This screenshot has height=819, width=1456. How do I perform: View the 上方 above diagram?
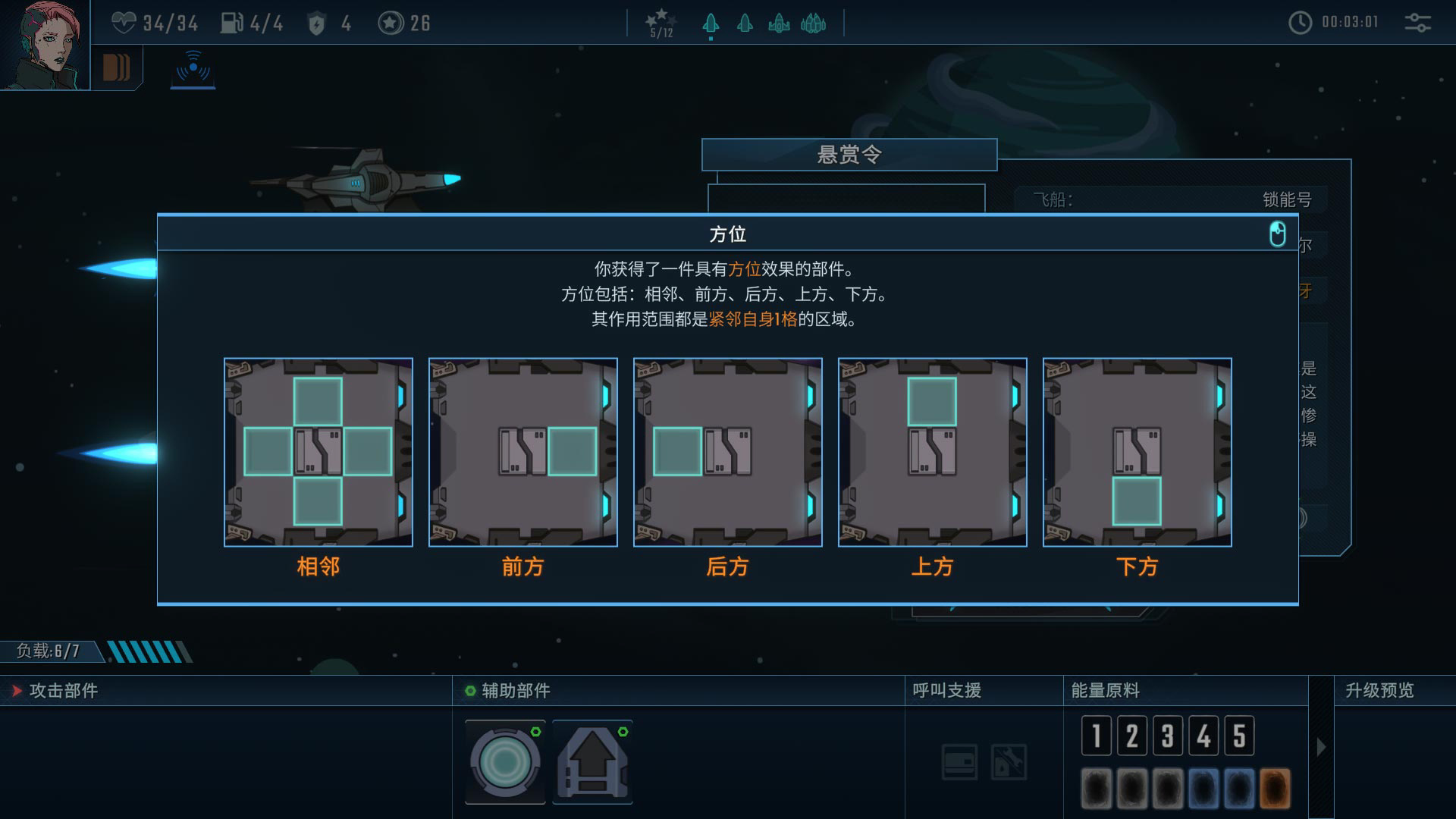pyautogui.click(x=933, y=452)
